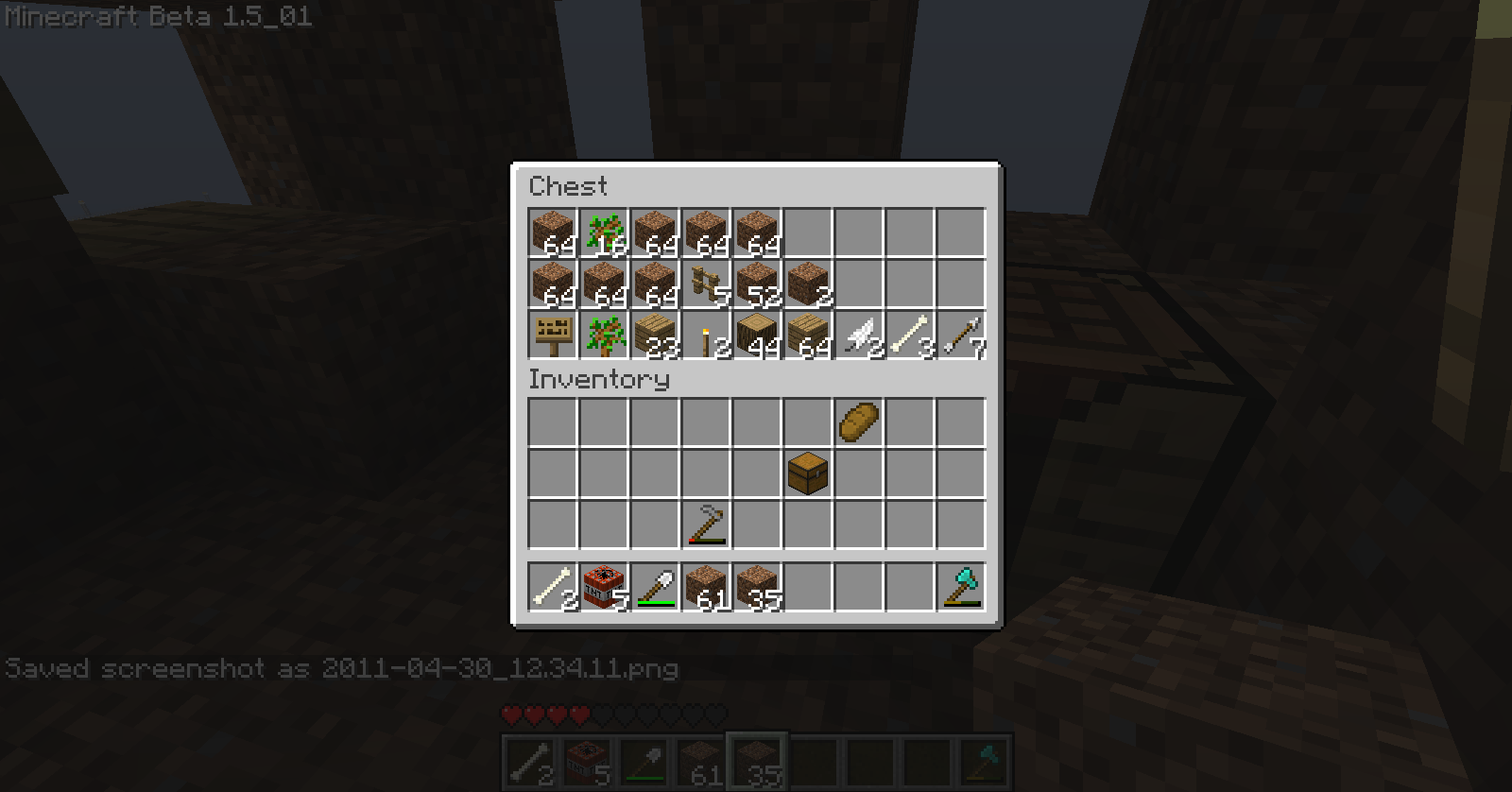
Task: Select the wooden planks stack of 23
Action: pyautogui.click(x=655, y=336)
